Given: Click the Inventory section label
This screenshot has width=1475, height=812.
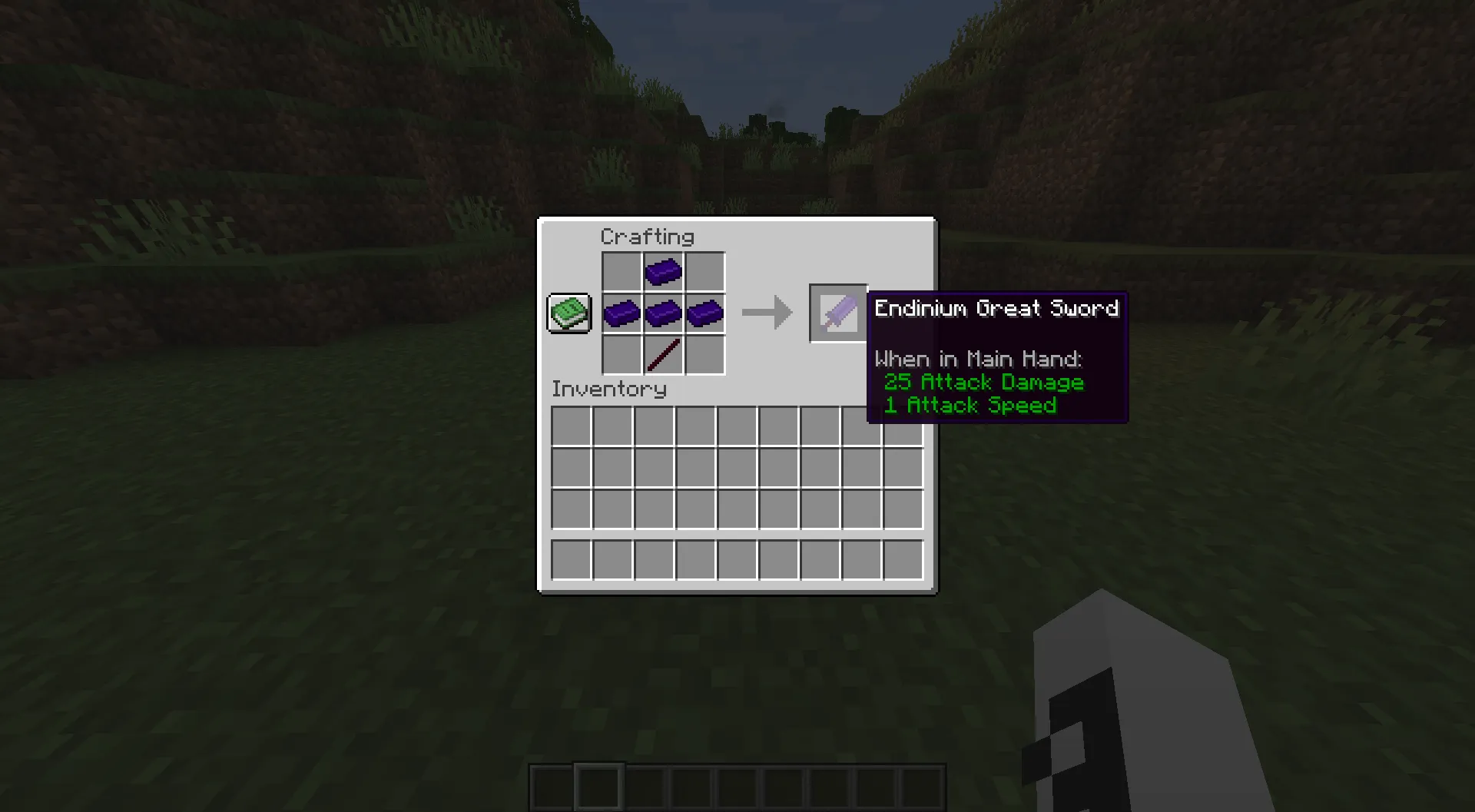Looking at the screenshot, I should pos(609,389).
